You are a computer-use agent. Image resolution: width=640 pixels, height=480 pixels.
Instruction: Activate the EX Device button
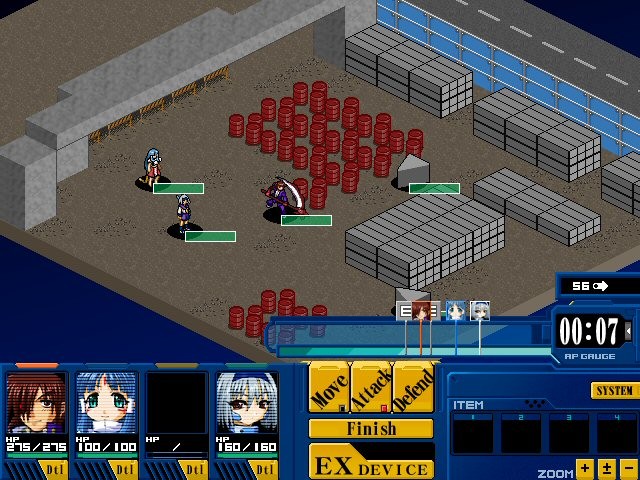pos(371,463)
